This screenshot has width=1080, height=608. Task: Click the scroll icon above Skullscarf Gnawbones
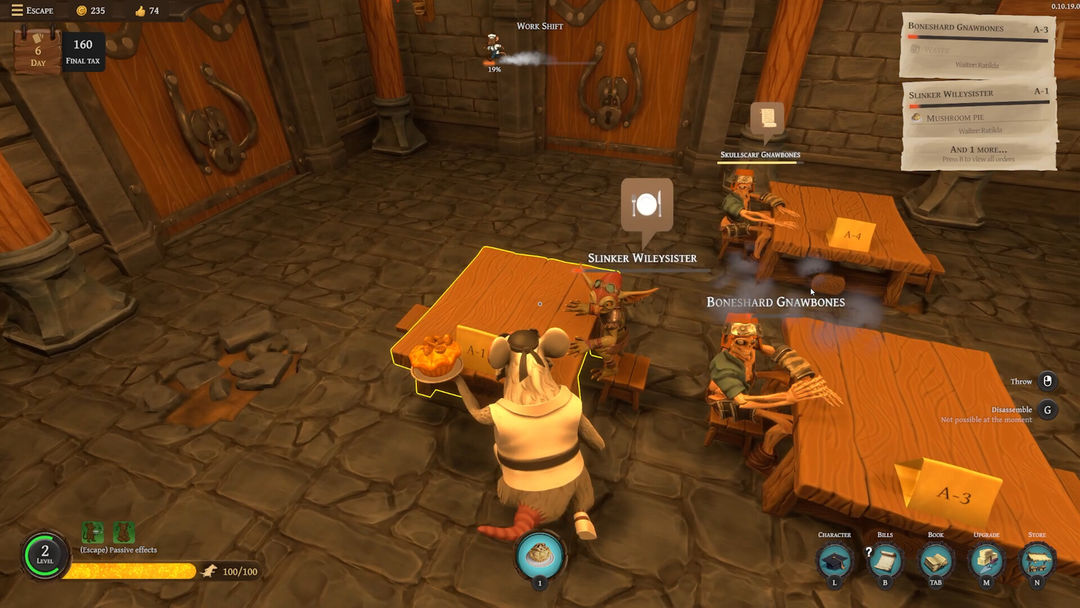(x=768, y=117)
